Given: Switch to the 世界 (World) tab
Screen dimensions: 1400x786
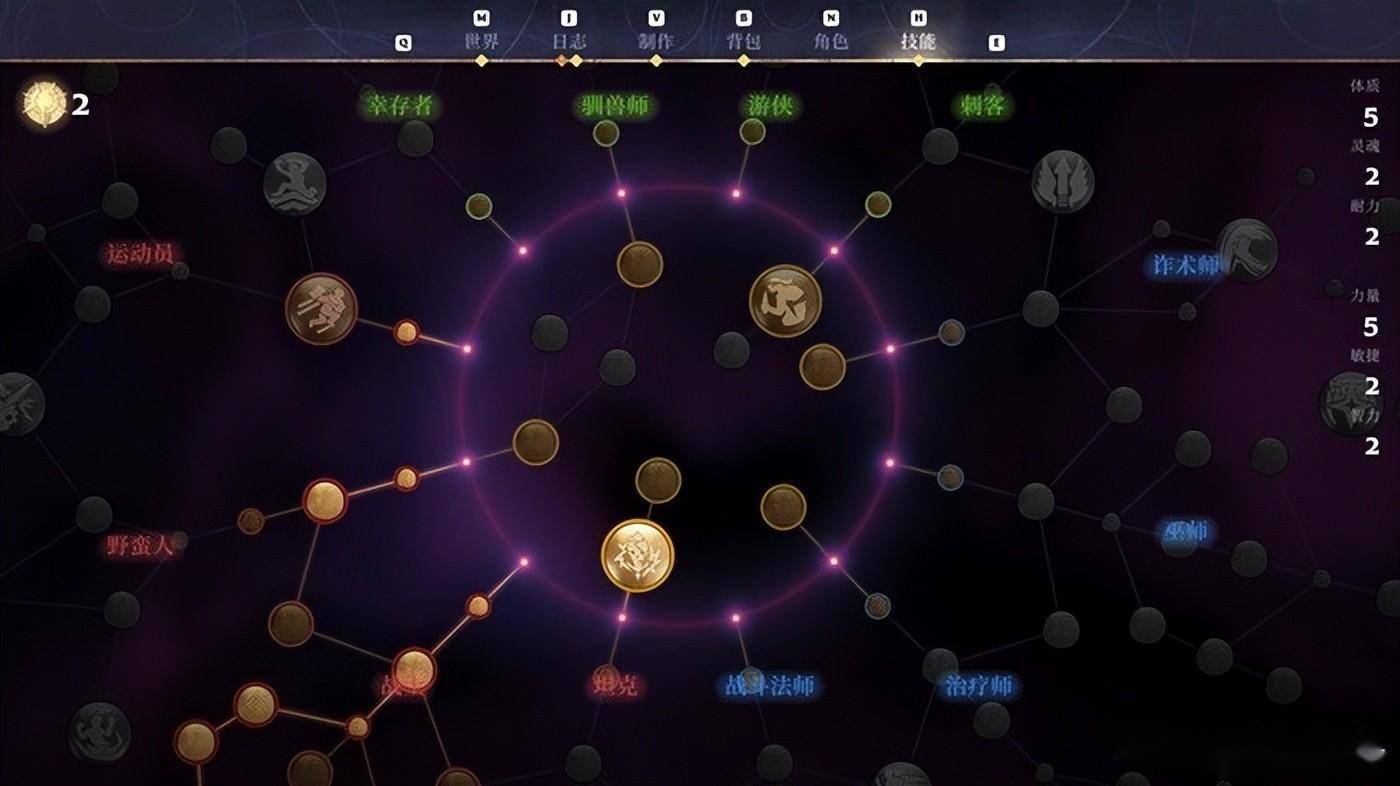Looking at the screenshot, I should (481, 42).
